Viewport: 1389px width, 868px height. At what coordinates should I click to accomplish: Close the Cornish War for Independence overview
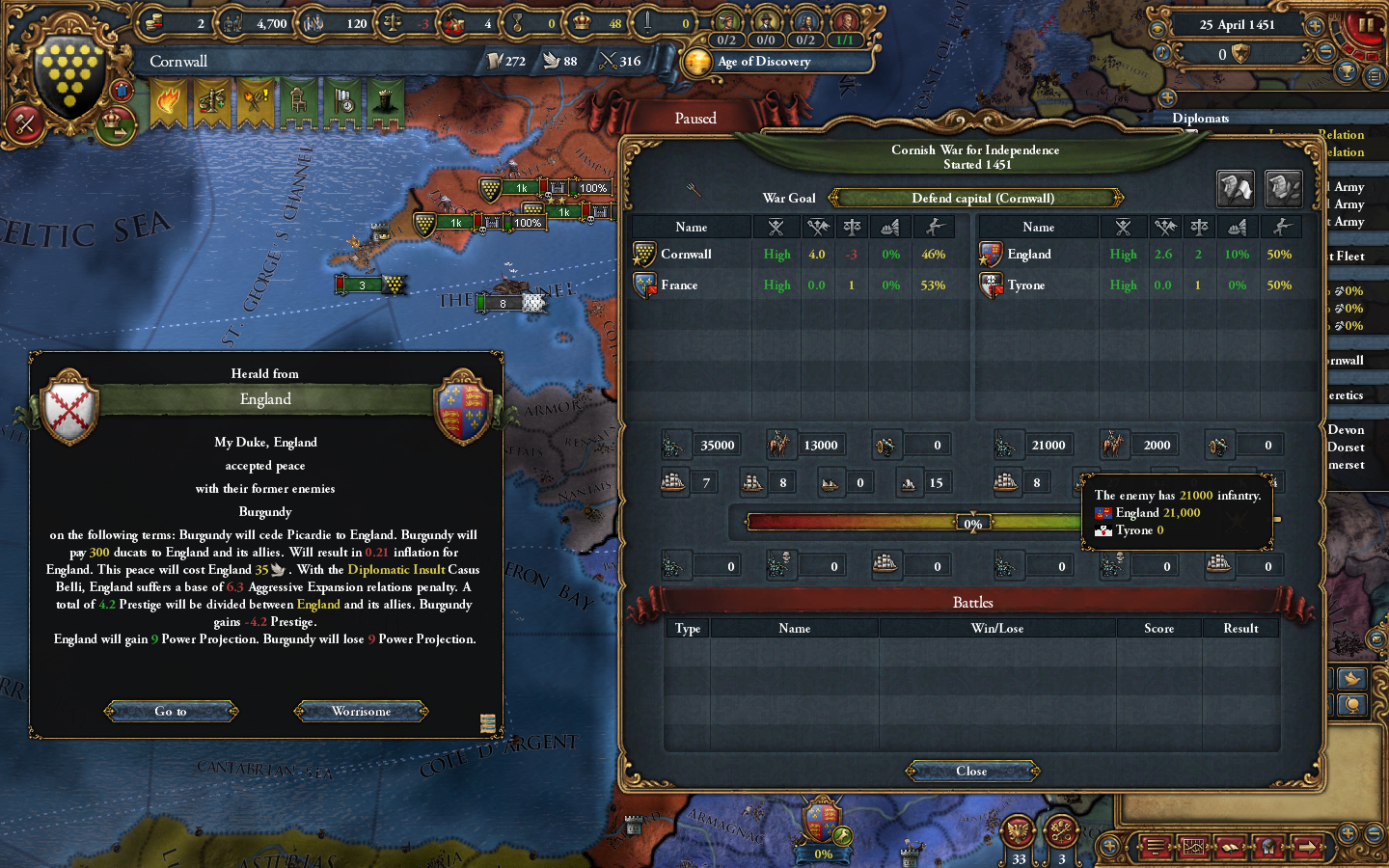(x=972, y=771)
